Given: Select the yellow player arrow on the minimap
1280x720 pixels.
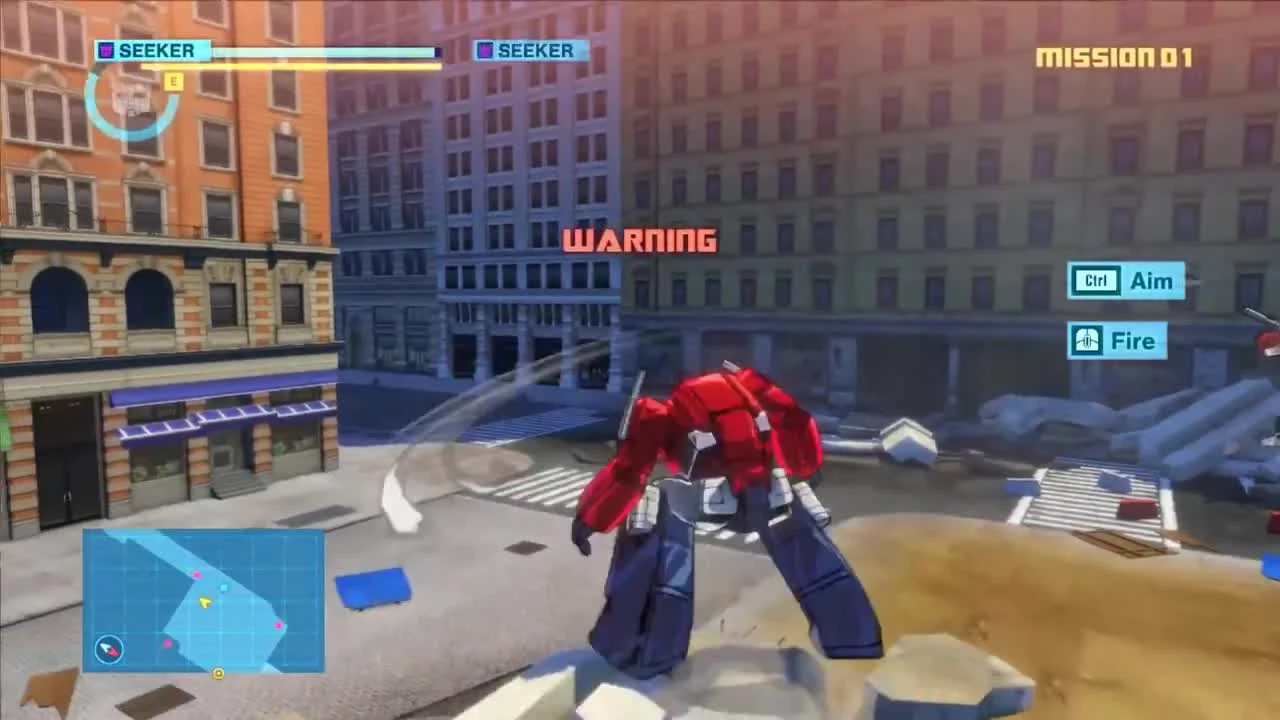Looking at the screenshot, I should tap(205, 602).
